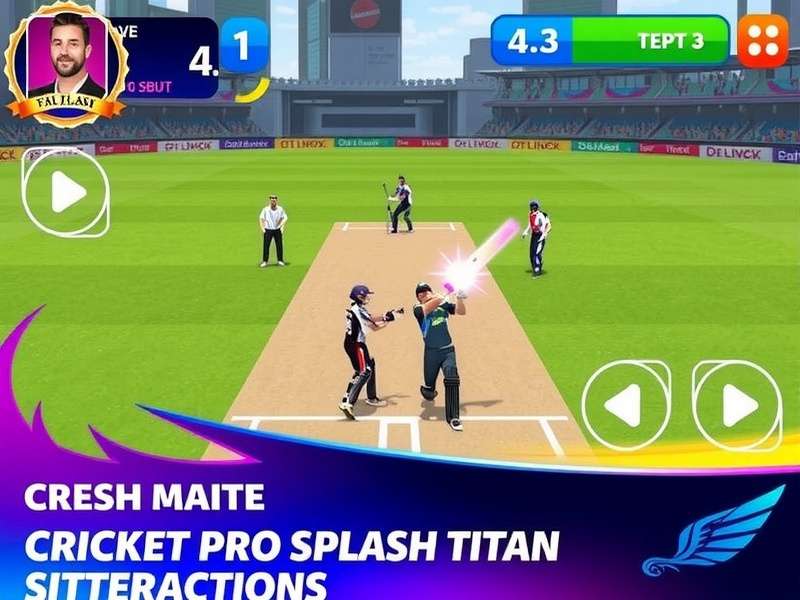The width and height of the screenshot is (800, 600).
Task: Tap the orange four-dot menu button
Action: [762, 42]
